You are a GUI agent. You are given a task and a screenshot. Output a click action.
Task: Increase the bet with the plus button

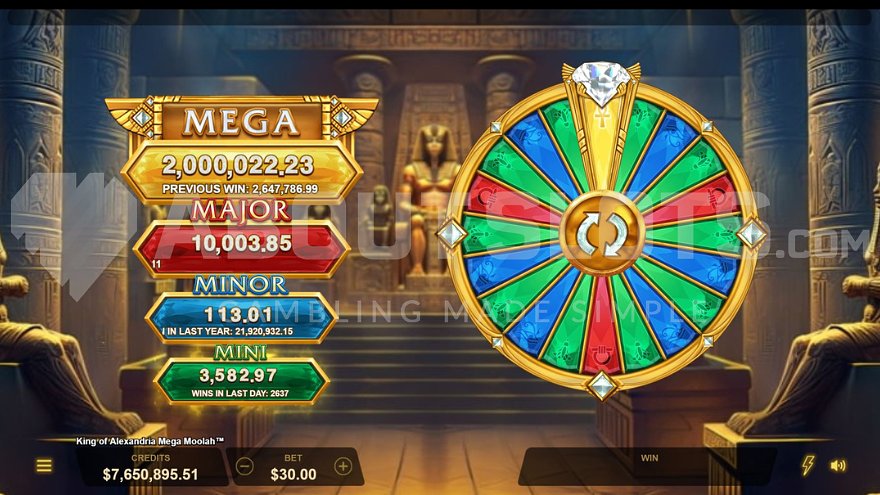(x=343, y=467)
